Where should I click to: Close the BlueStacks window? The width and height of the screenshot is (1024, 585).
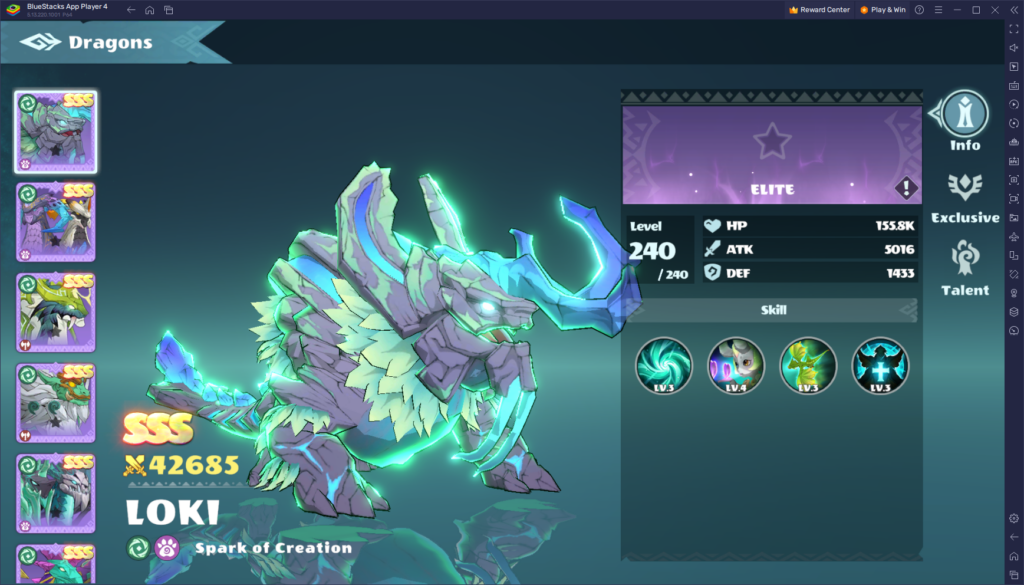coord(994,10)
